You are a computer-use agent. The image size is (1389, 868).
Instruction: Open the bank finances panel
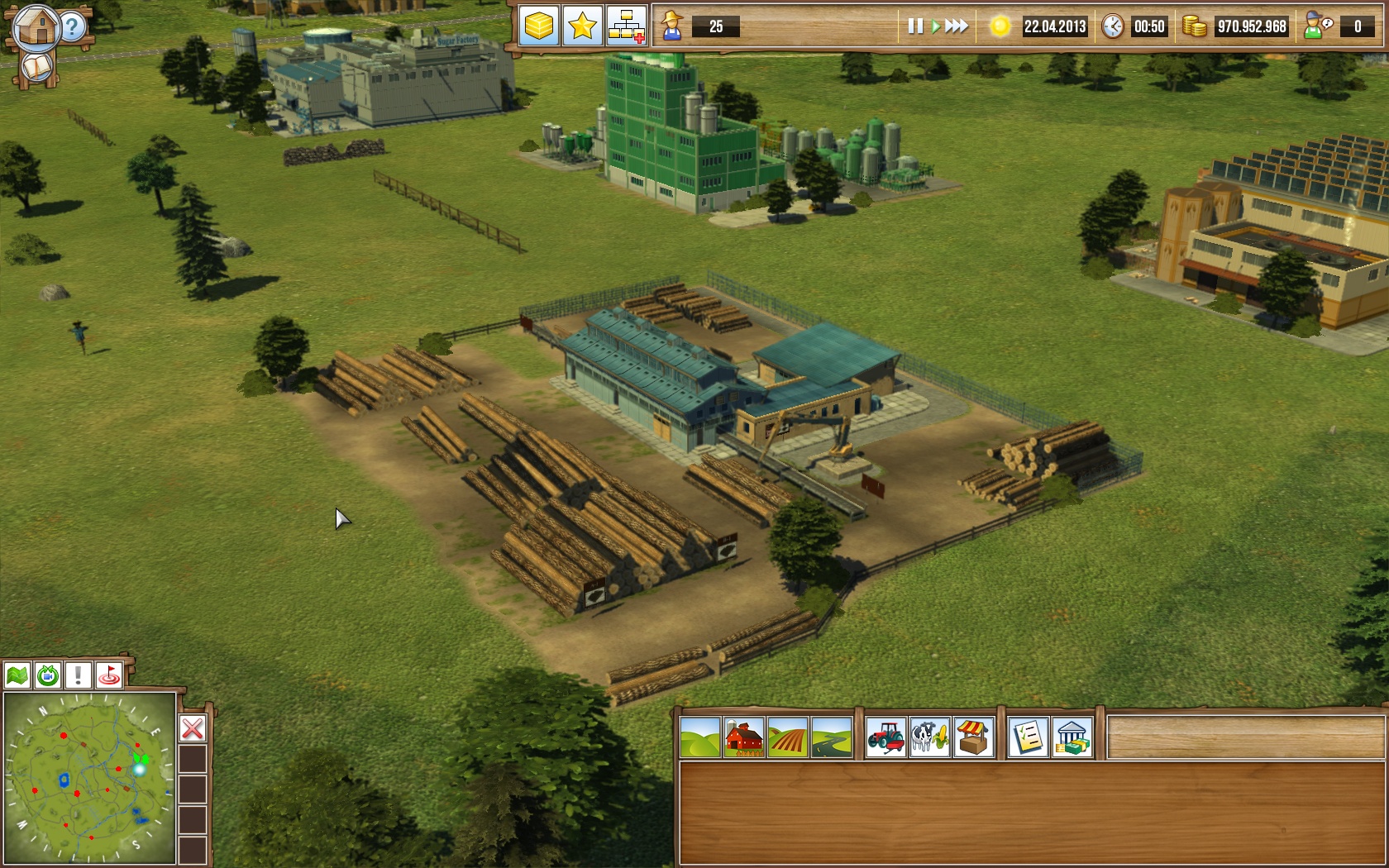tap(1072, 737)
